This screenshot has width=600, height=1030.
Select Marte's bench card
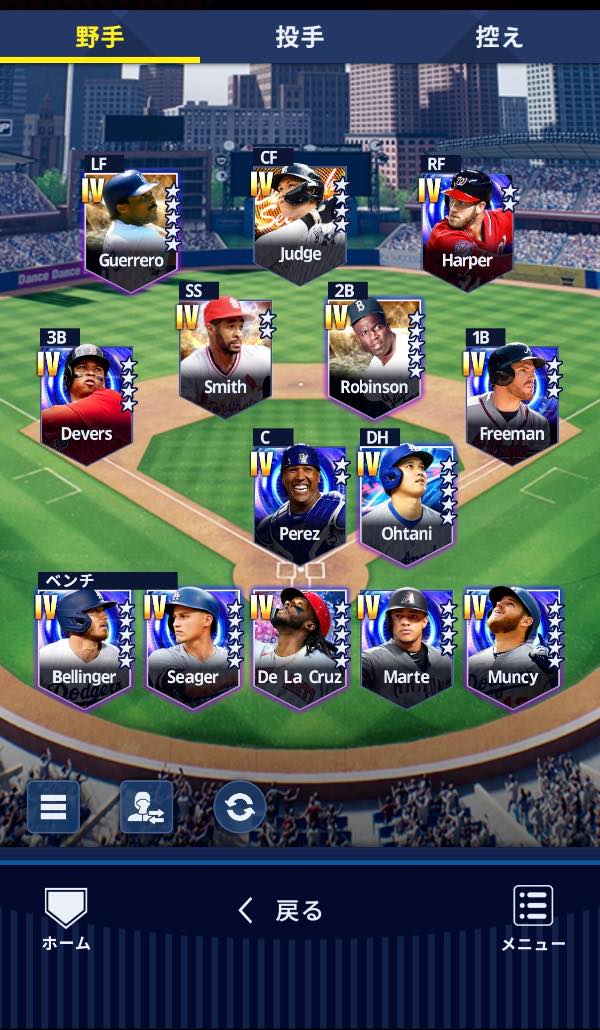tap(407, 647)
